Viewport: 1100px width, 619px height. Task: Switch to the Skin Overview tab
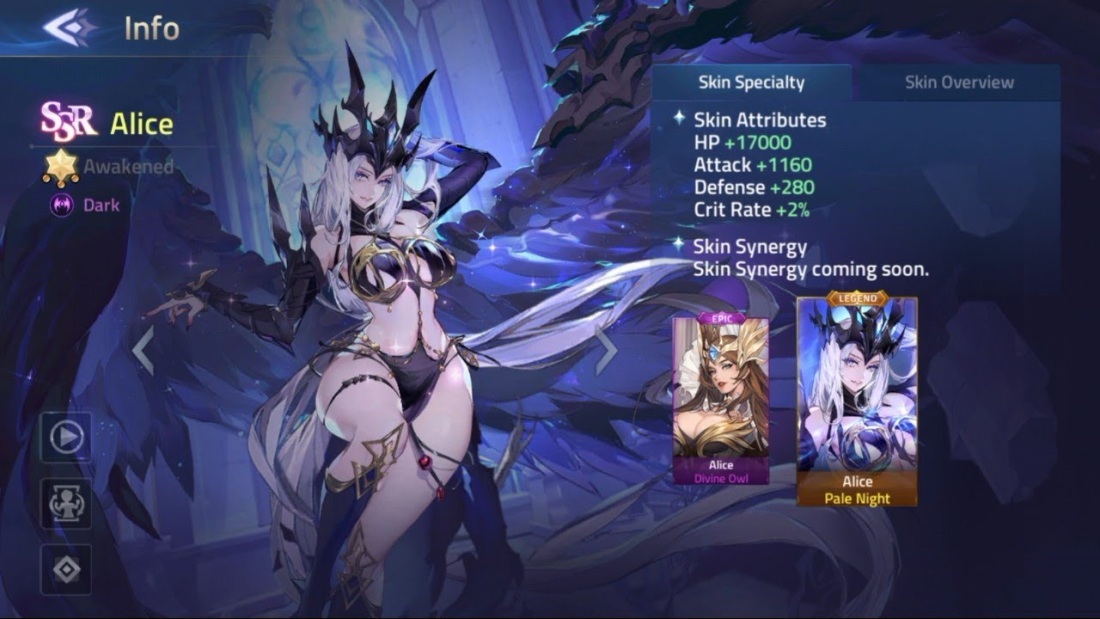point(958,83)
